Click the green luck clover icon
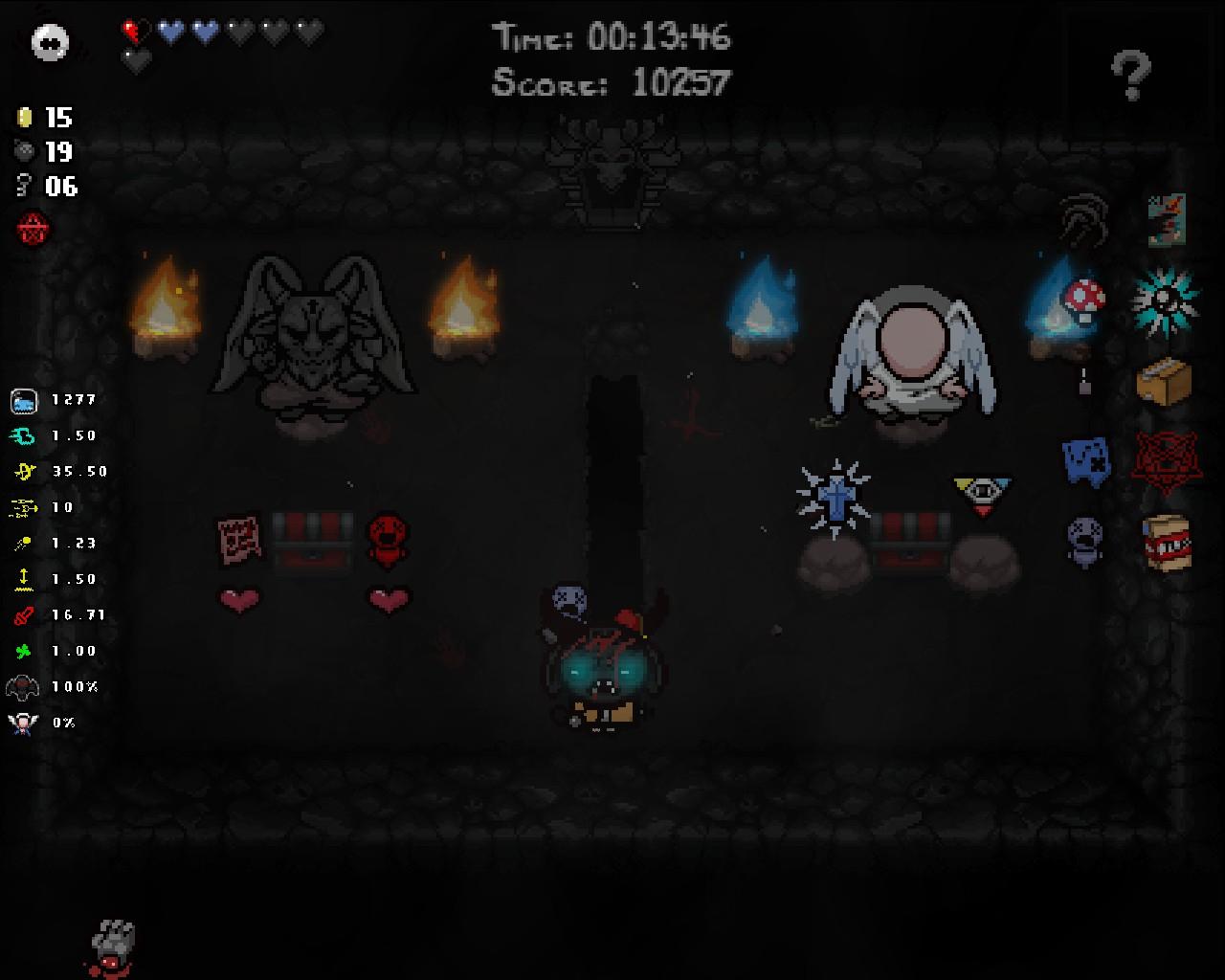 pos(22,651)
